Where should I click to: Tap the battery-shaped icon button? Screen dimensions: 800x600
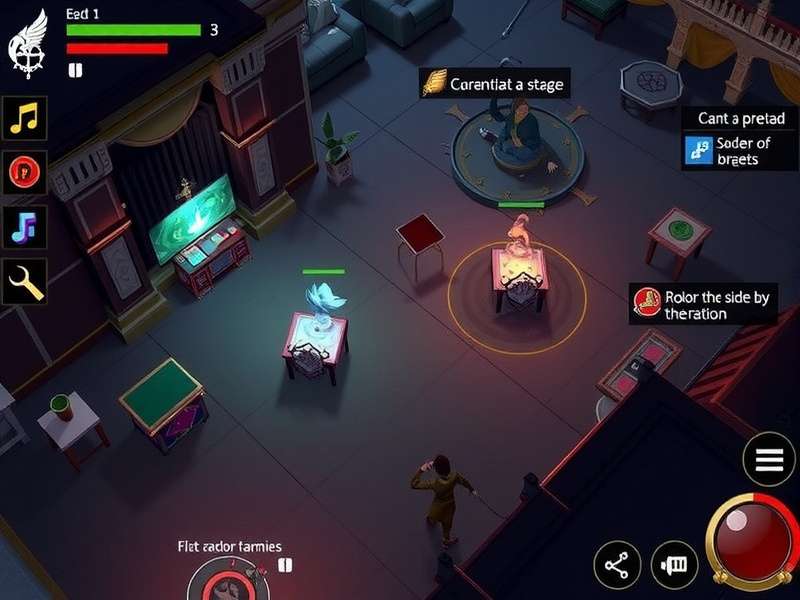[675, 565]
